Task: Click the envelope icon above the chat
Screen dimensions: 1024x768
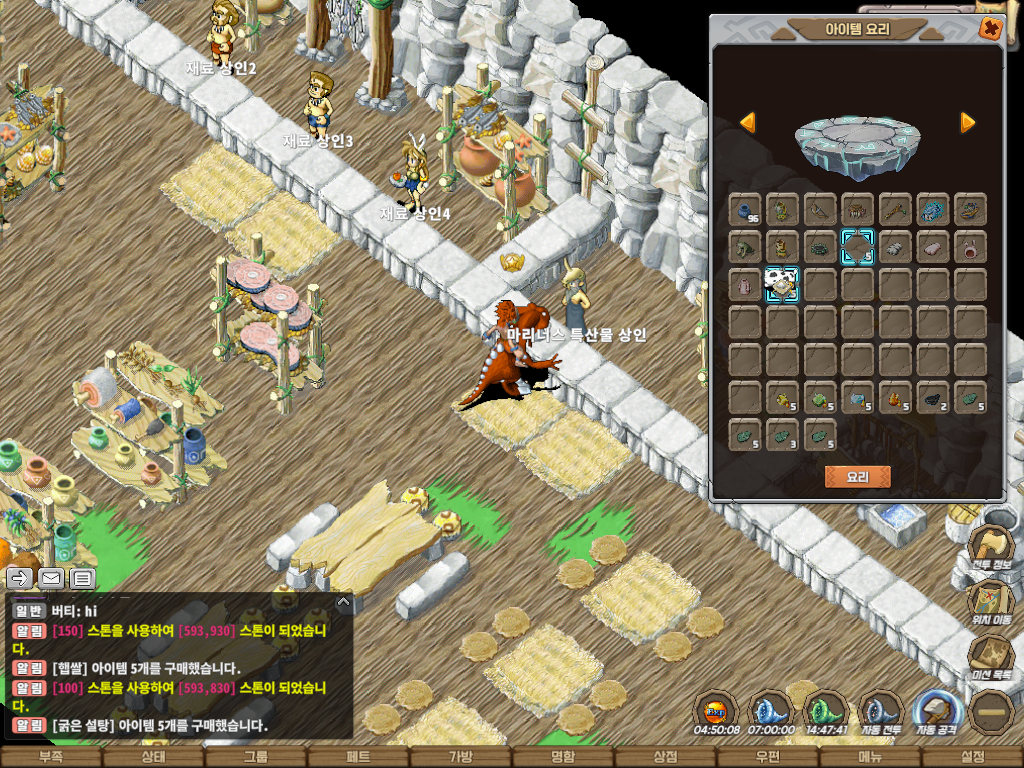Action: click(x=51, y=578)
